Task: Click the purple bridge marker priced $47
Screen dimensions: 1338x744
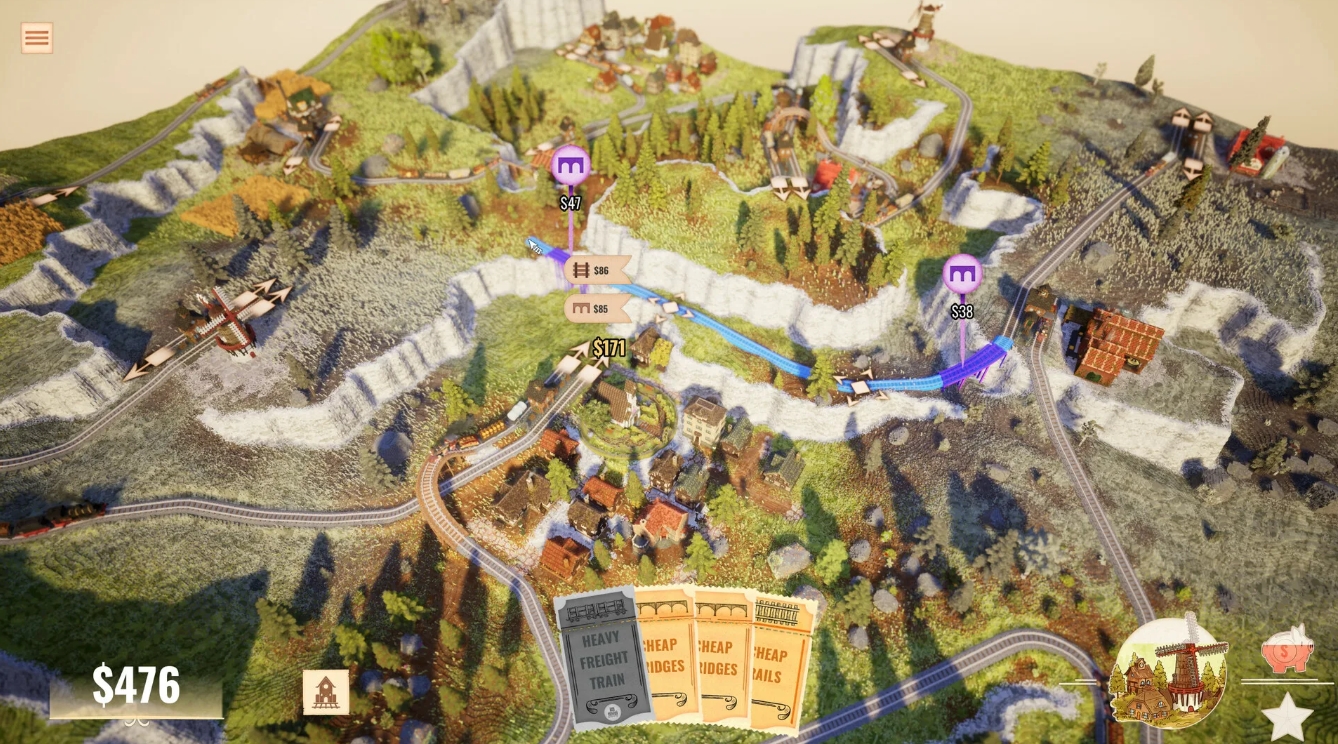Action: tap(570, 164)
